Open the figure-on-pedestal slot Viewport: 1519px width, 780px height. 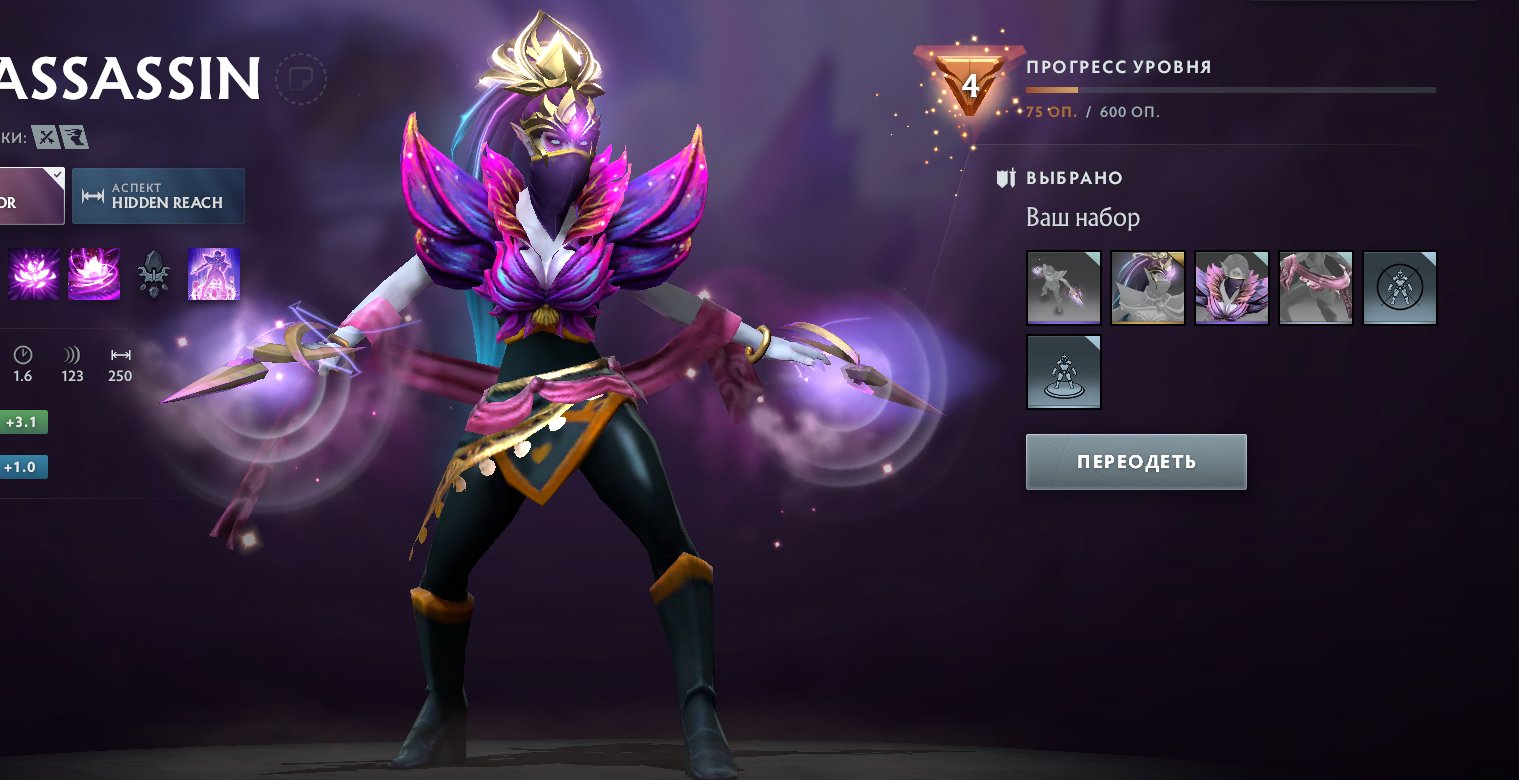coord(1064,372)
